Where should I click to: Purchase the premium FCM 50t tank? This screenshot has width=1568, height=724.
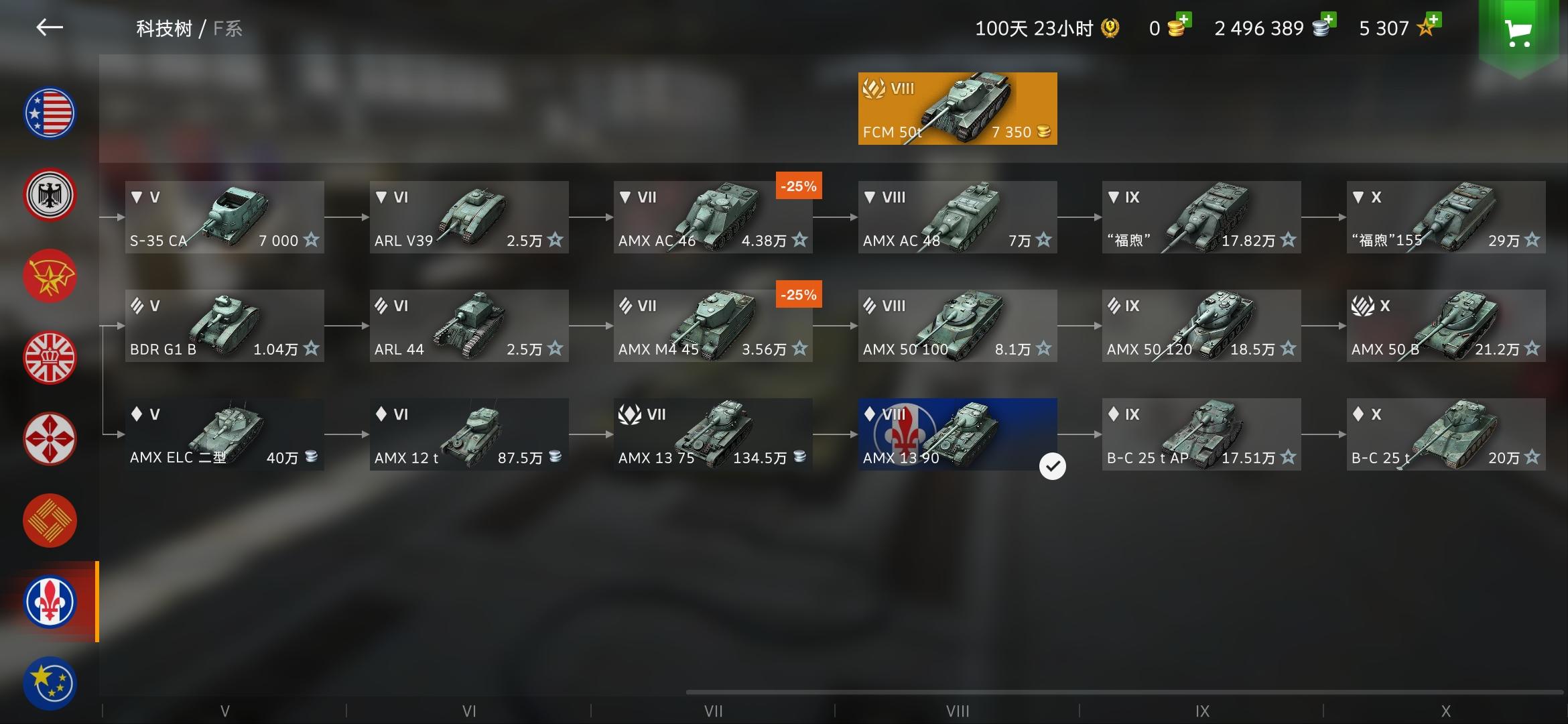[x=957, y=108]
